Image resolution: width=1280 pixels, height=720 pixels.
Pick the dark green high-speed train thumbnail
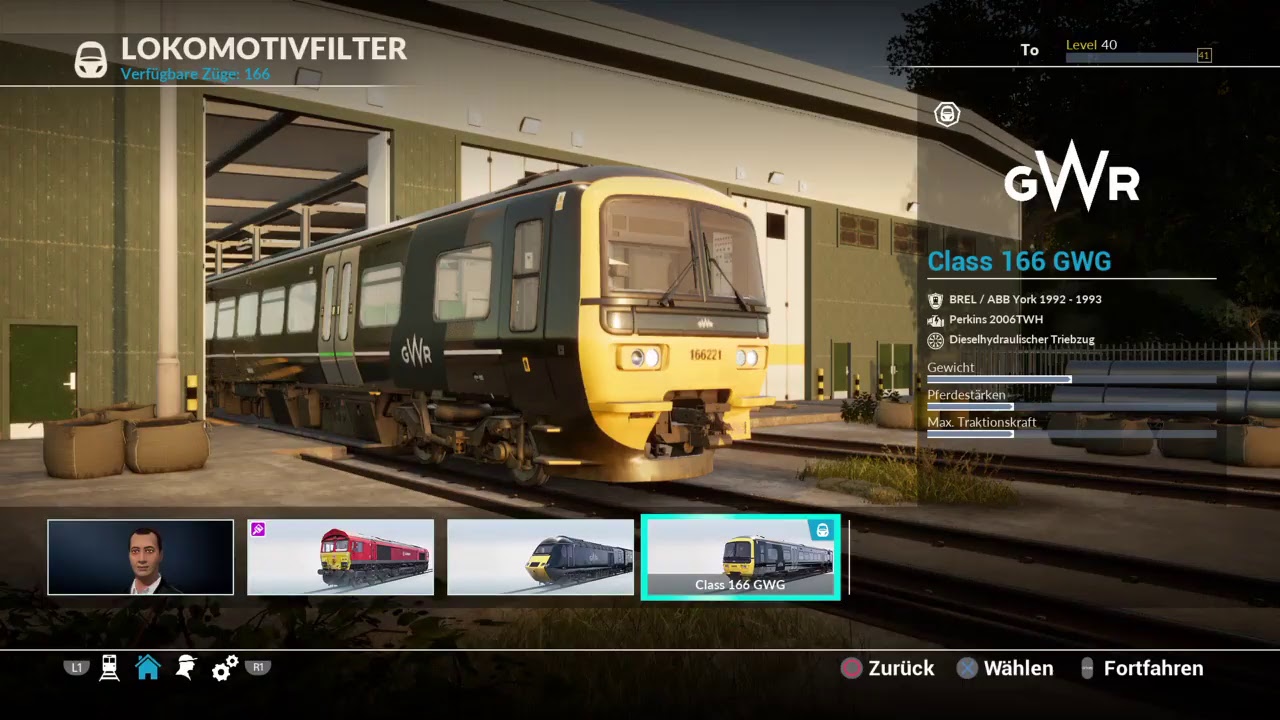540,557
